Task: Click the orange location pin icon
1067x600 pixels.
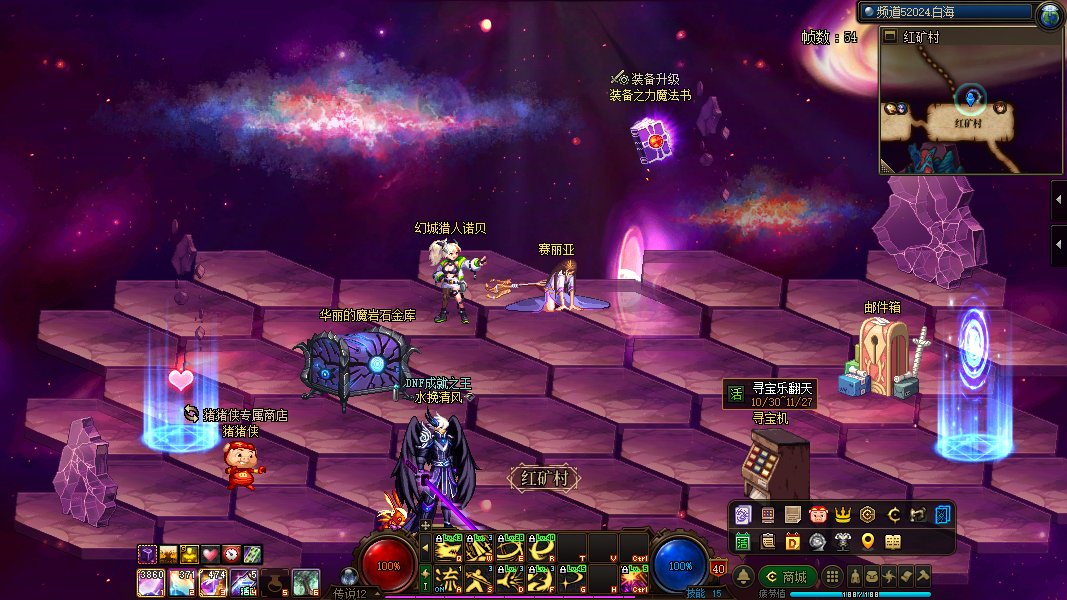Action: tap(868, 541)
